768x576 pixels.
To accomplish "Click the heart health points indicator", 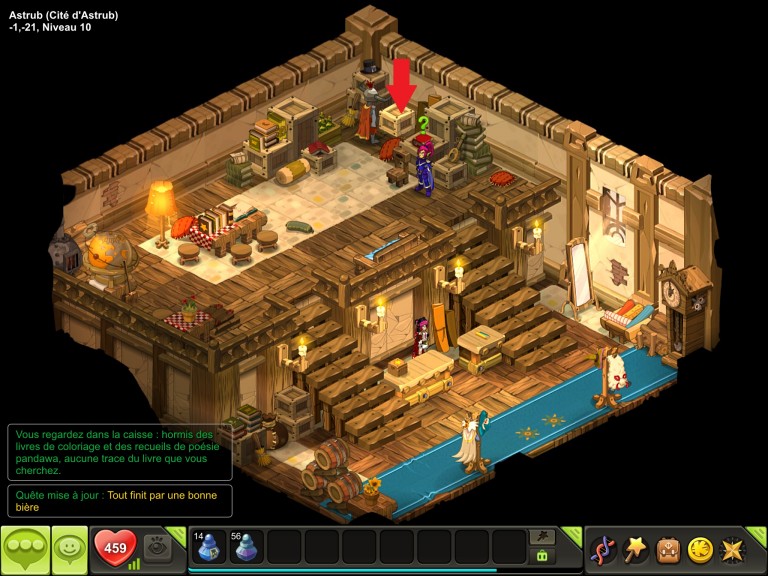I will pyautogui.click(x=115, y=547).
